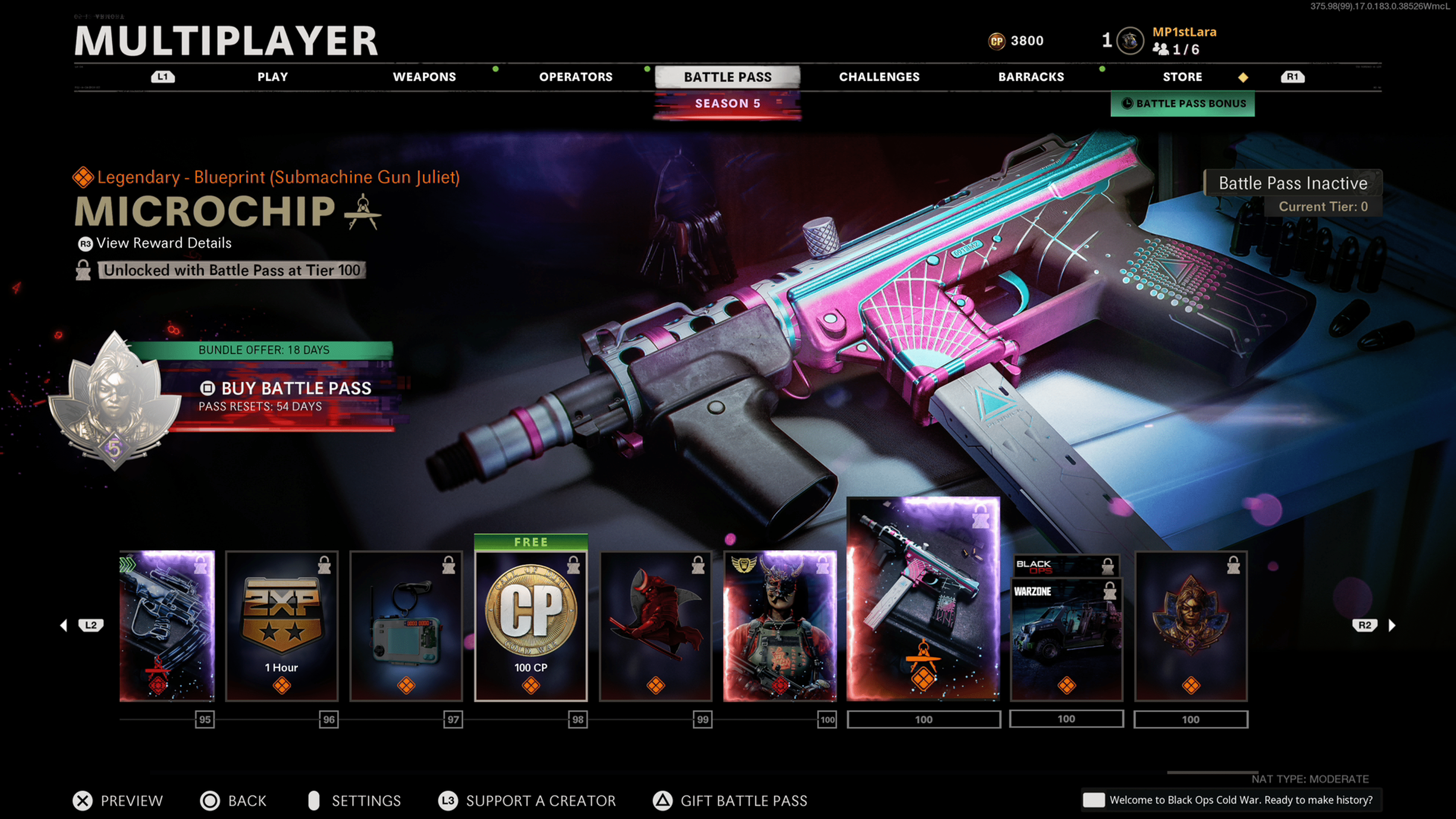Select the Challenges tab
The height and width of the screenshot is (819, 1456).
tap(879, 77)
